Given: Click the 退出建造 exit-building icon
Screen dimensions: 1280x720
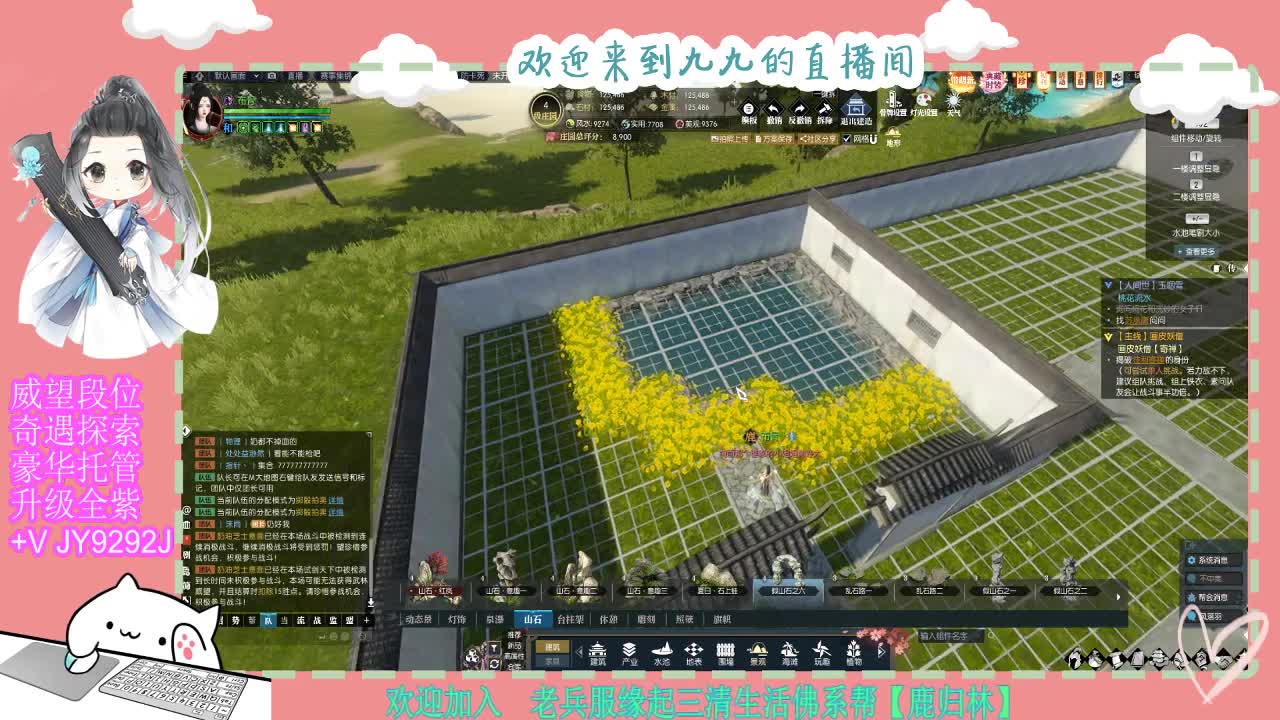Looking at the screenshot, I should click(857, 108).
